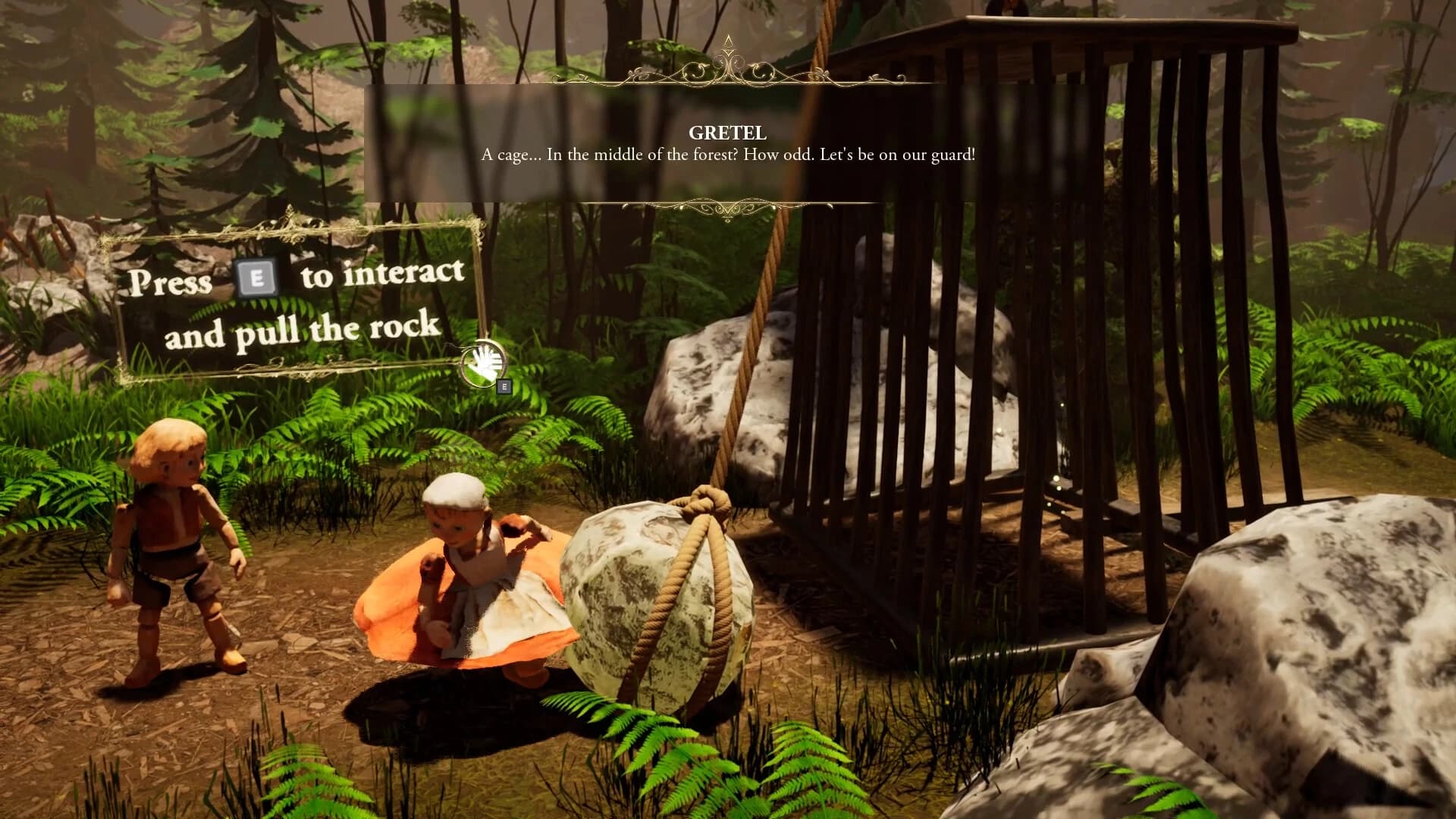Select the dialog subtitle text
This screenshot has width=1456, height=819.
tap(728, 157)
